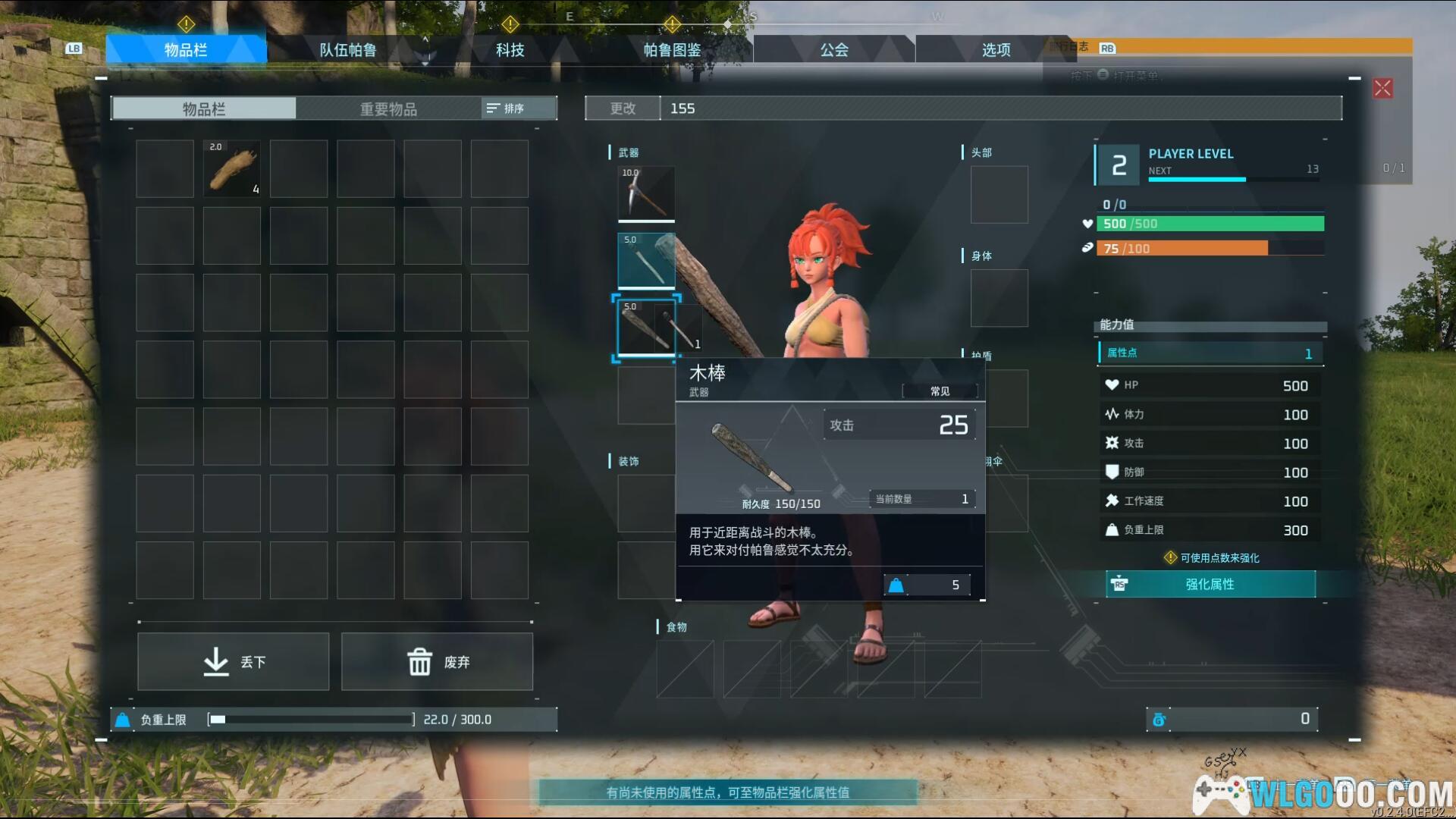This screenshot has height=819, width=1456.
Task: Activate the 强化属性 button
Action: tap(1210, 584)
